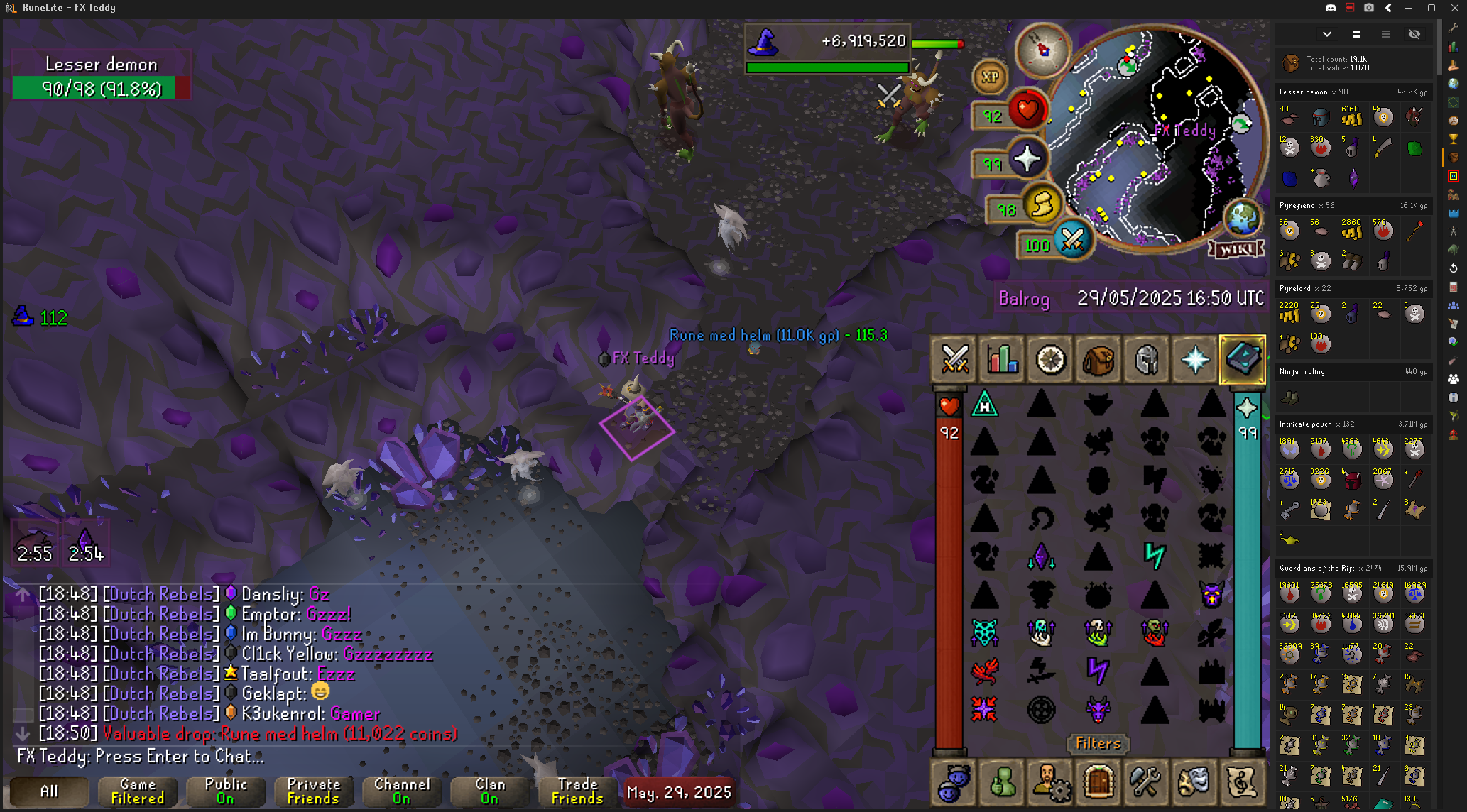Viewport: 1467px width, 812px height.
Task: Open the Combat Options tab
Action: 954,360
